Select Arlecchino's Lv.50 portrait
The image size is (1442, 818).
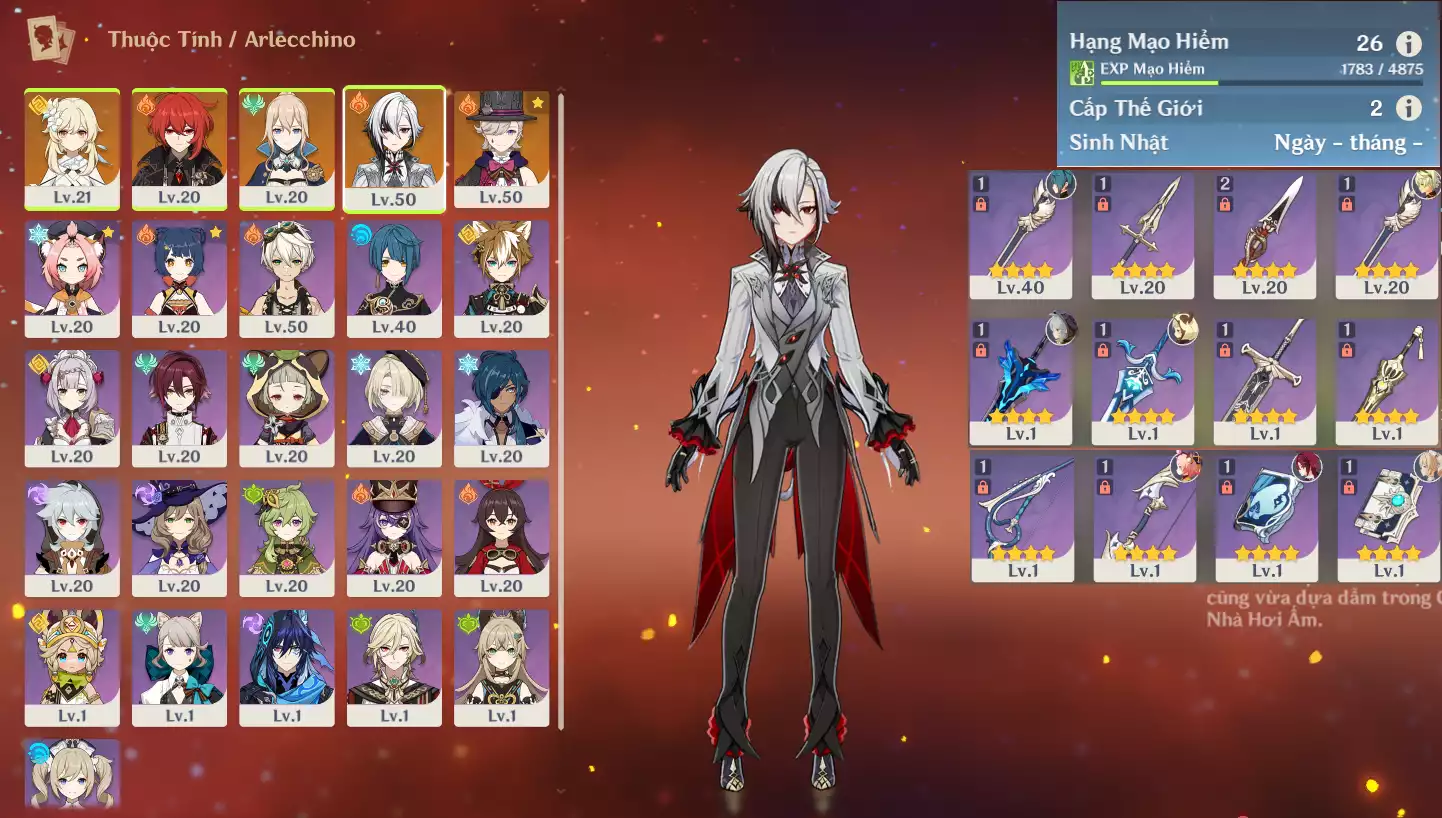pos(394,148)
